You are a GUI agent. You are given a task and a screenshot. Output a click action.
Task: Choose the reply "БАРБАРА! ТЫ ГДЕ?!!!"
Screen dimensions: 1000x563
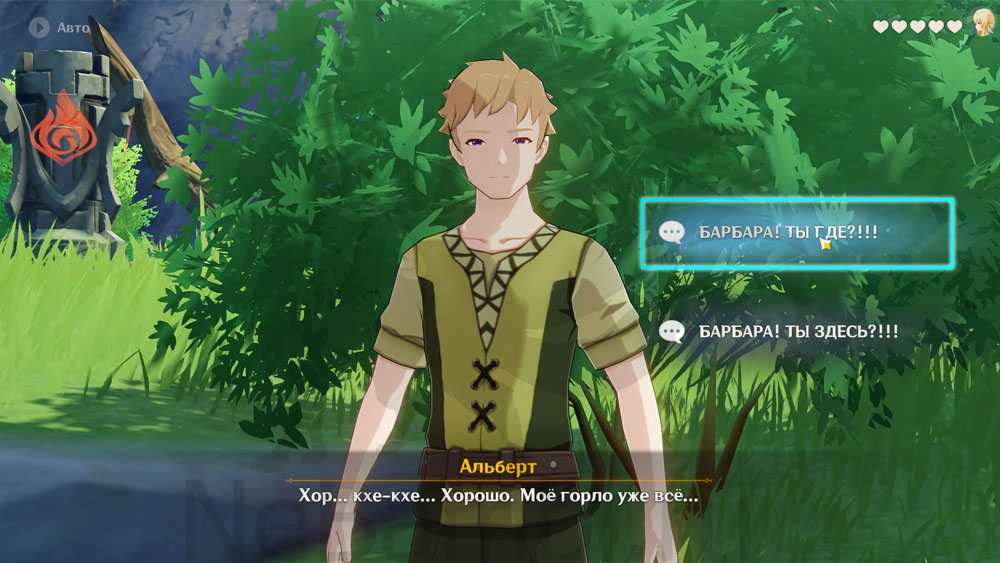pyautogui.click(x=796, y=232)
